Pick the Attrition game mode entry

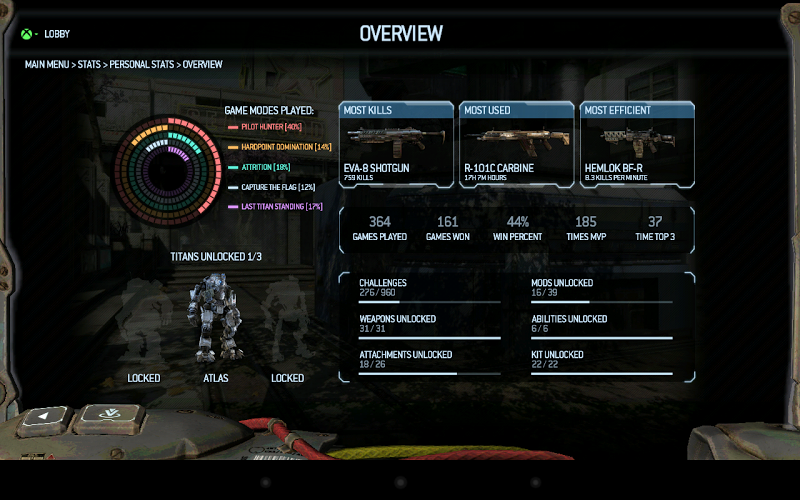pyautogui.click(x=260, y=167)
